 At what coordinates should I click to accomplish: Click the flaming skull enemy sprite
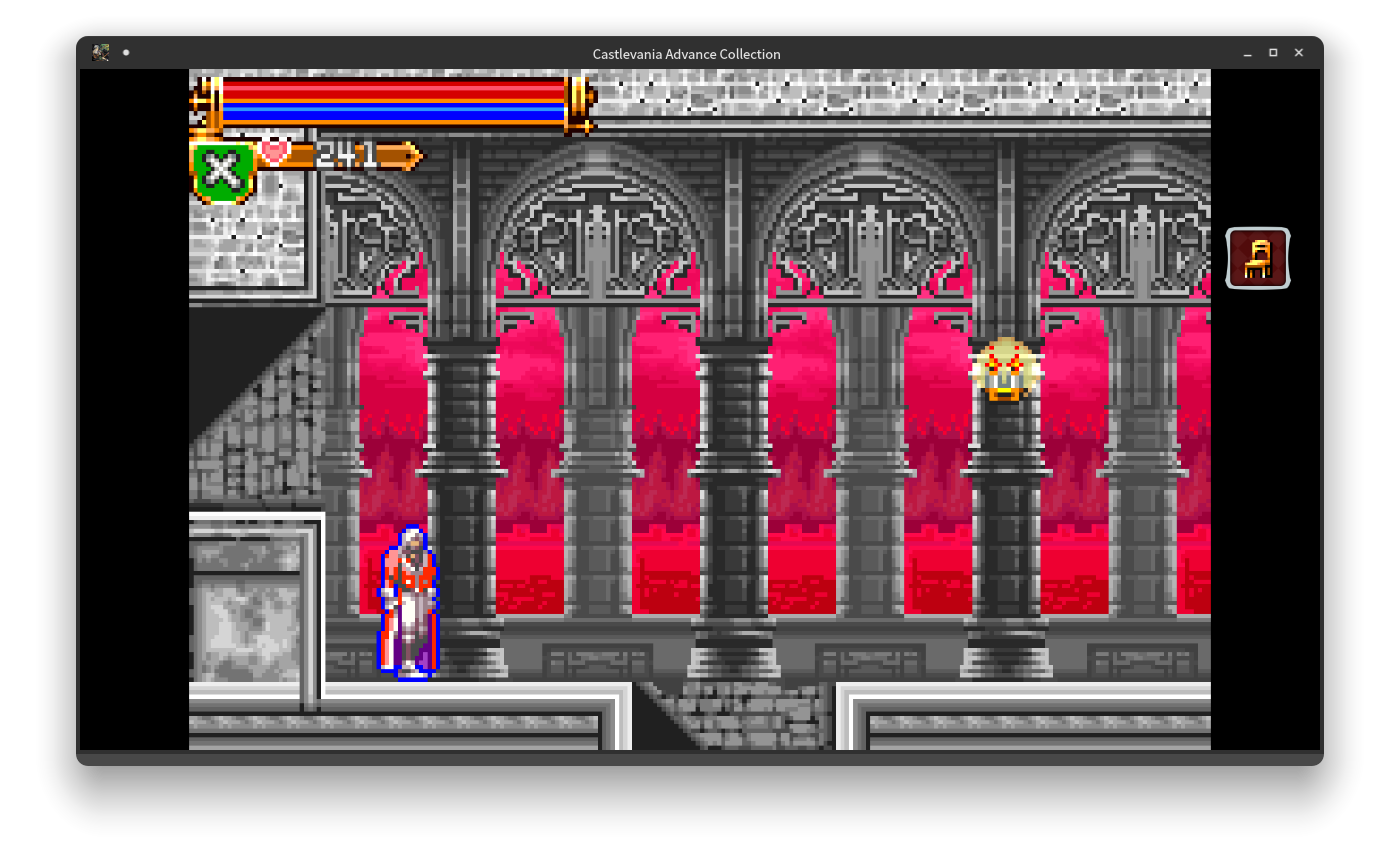click(1003, 372)
